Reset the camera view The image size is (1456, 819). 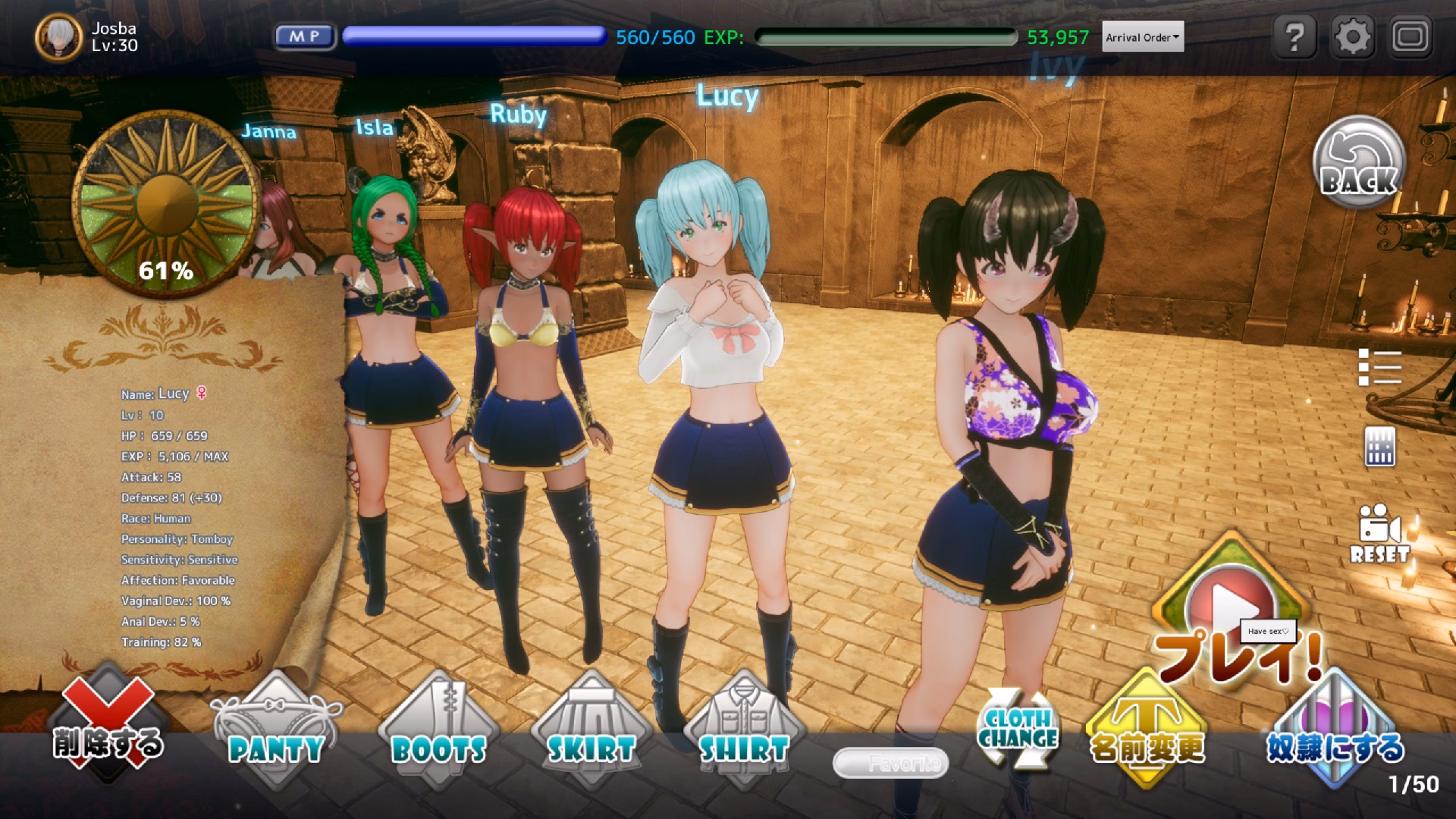point(1379,533)
